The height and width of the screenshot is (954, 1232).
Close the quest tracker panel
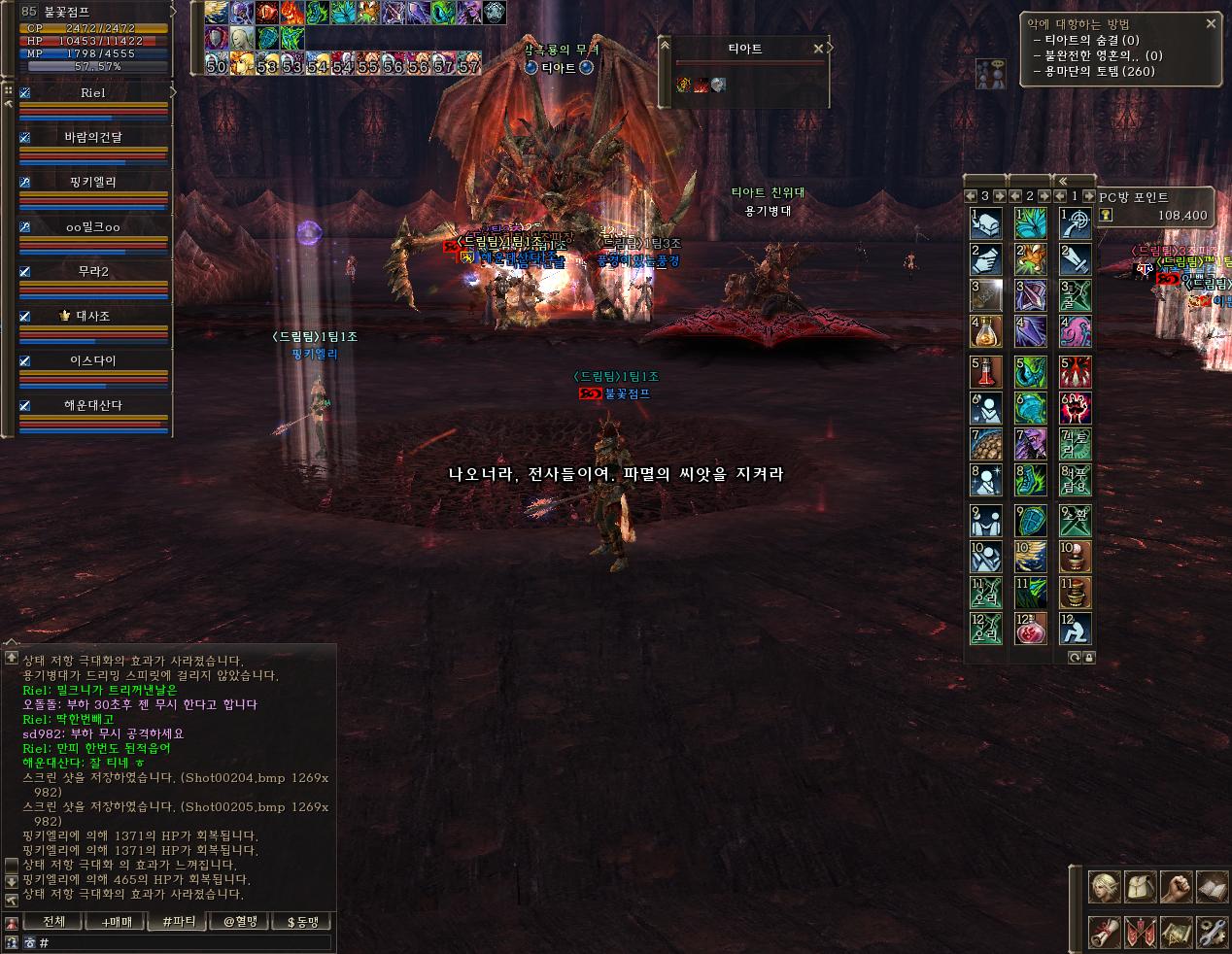pos(1211,23)
